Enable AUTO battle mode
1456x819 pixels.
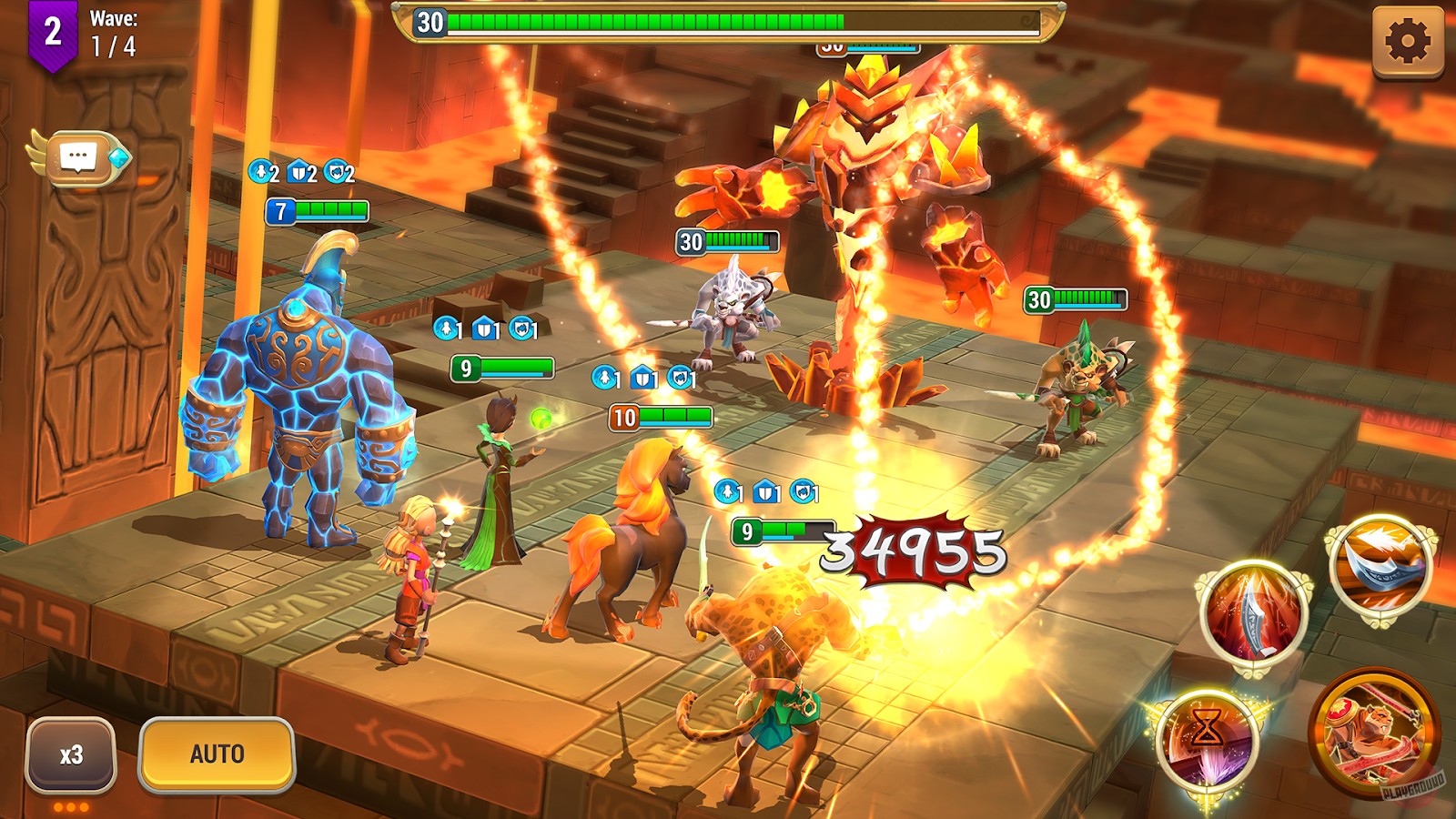(x=217, y=754)
